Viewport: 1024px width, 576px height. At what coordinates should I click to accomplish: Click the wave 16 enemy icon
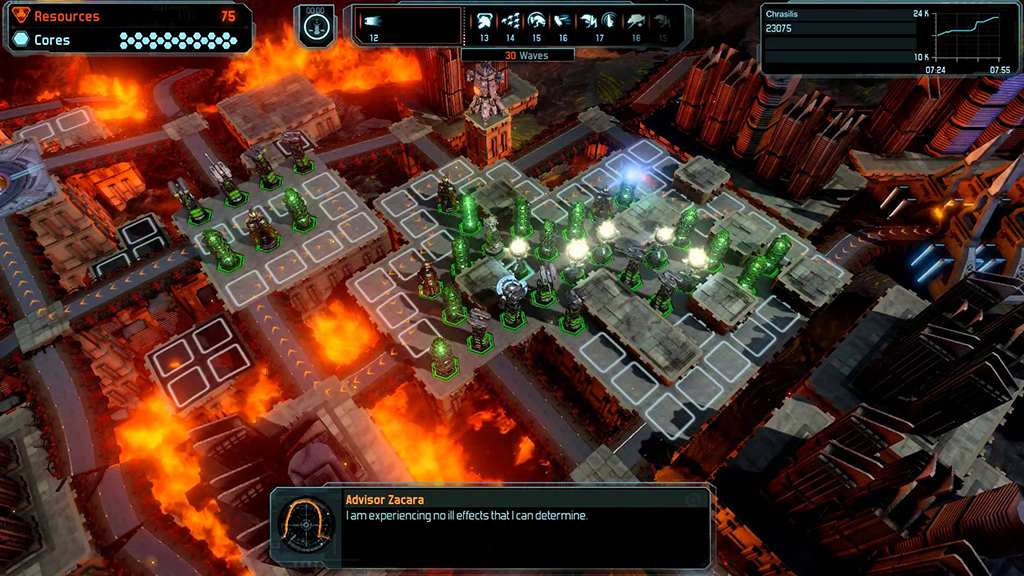coord(562,21)
